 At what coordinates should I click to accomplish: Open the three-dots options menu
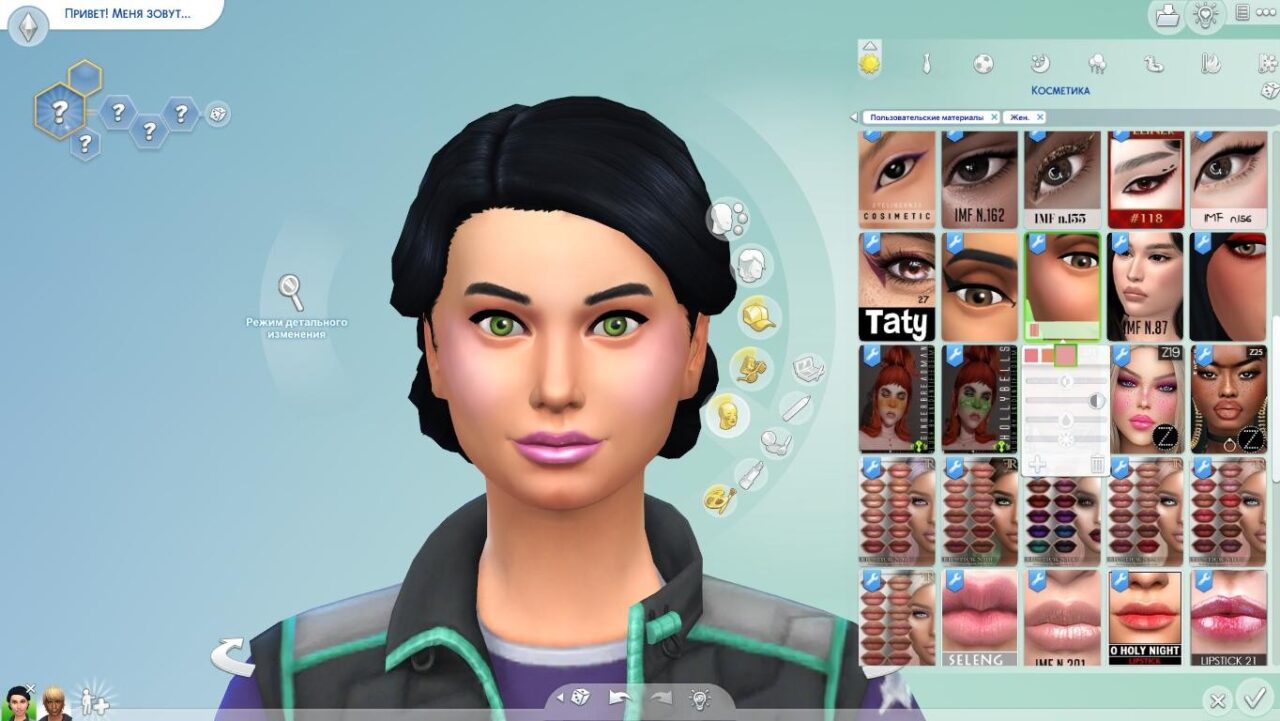pyautogui.click(x=1266, y=13)
